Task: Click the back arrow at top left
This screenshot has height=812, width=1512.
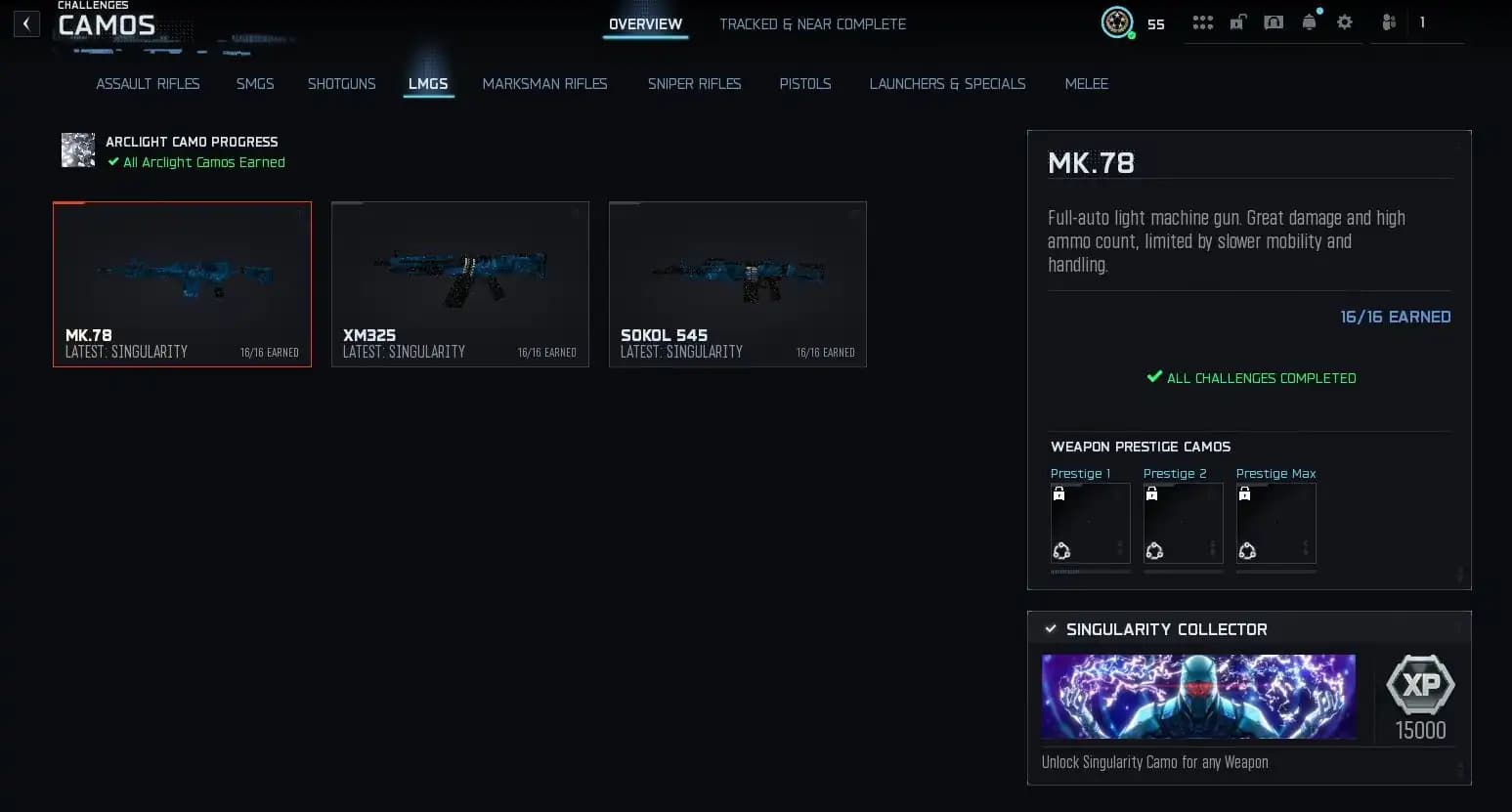Action: tap(26, 22)
